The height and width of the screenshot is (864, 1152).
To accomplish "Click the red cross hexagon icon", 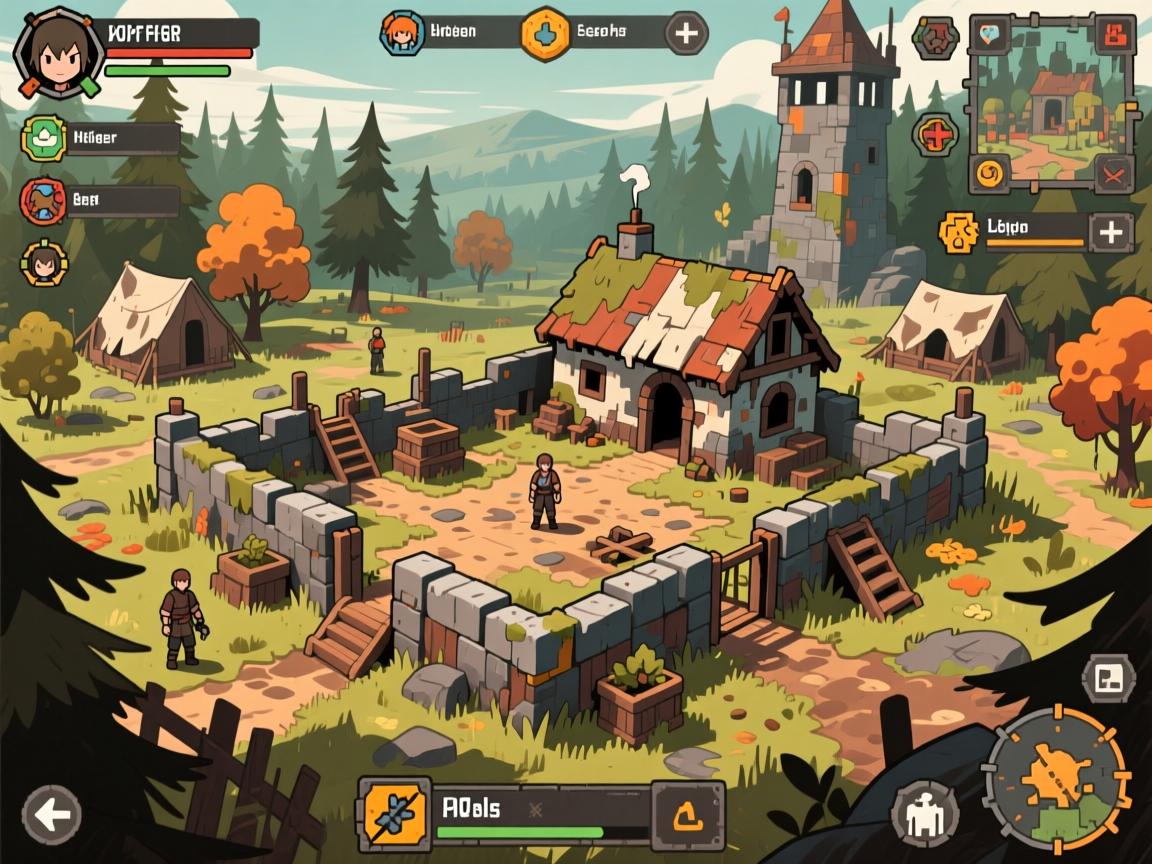I will click(936, 134).
